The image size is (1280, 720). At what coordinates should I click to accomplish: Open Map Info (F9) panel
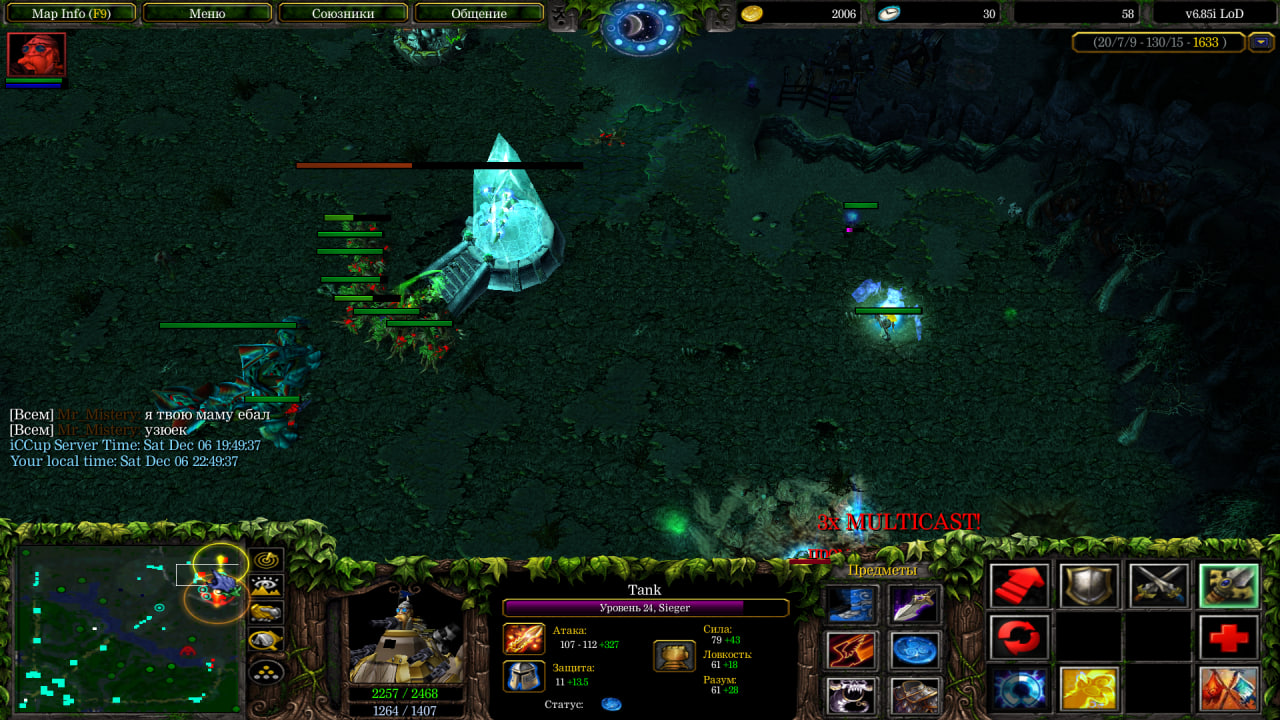70,13
